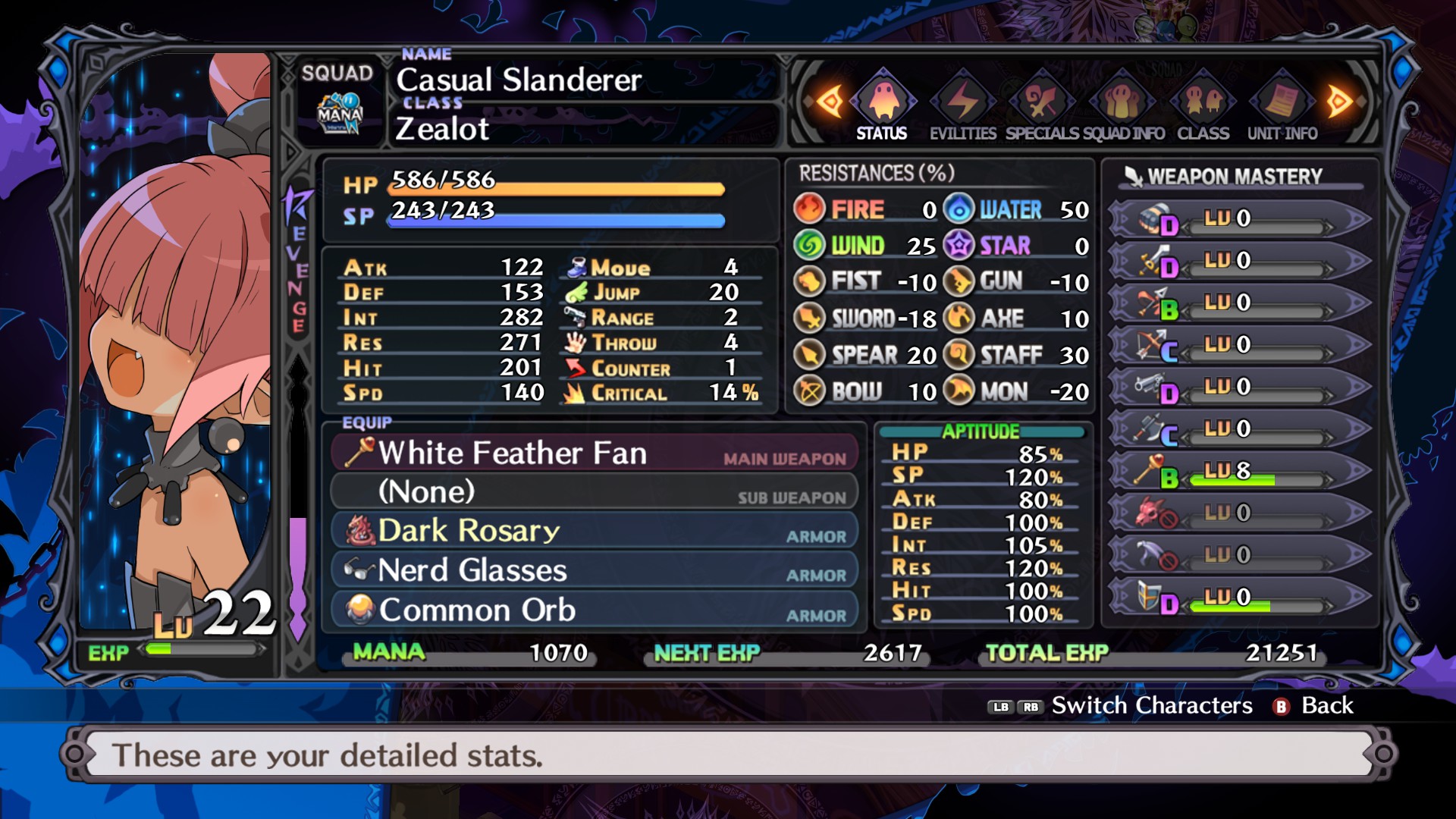Show the Squad Info tab
This screenshot has height=819, width=1456.
1123,110
